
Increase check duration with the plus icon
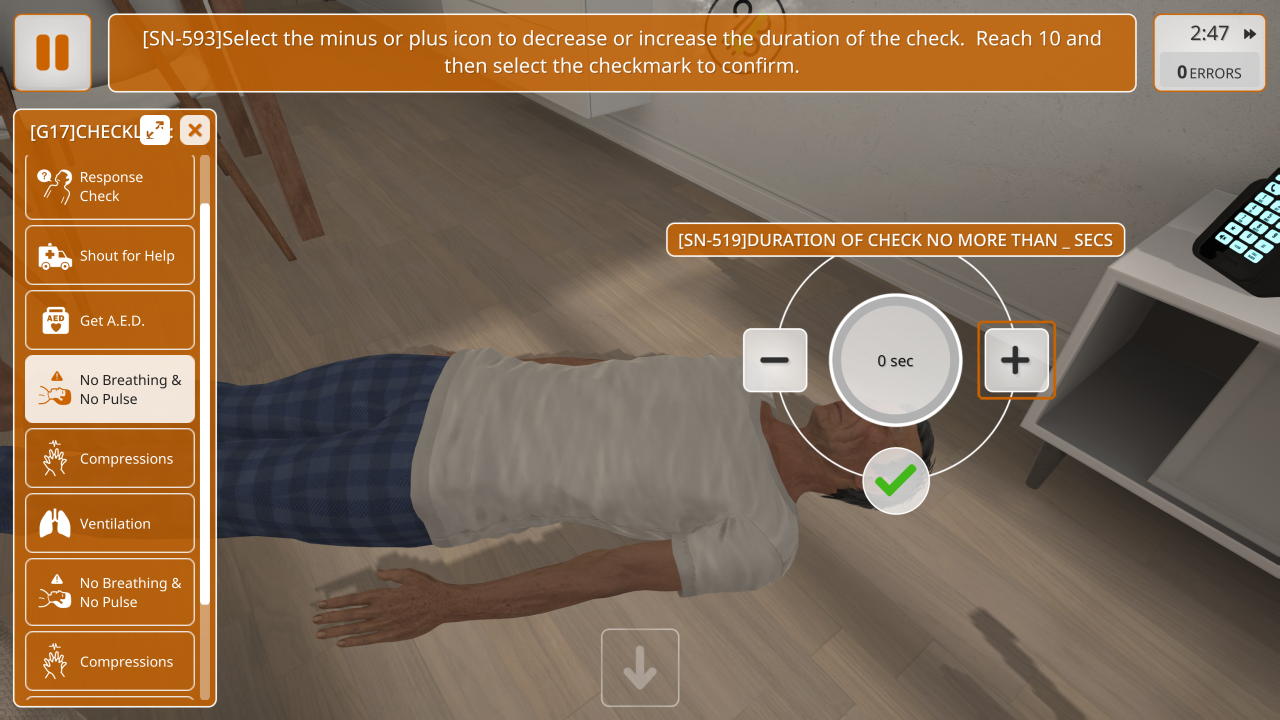[x=1016, y=360]
